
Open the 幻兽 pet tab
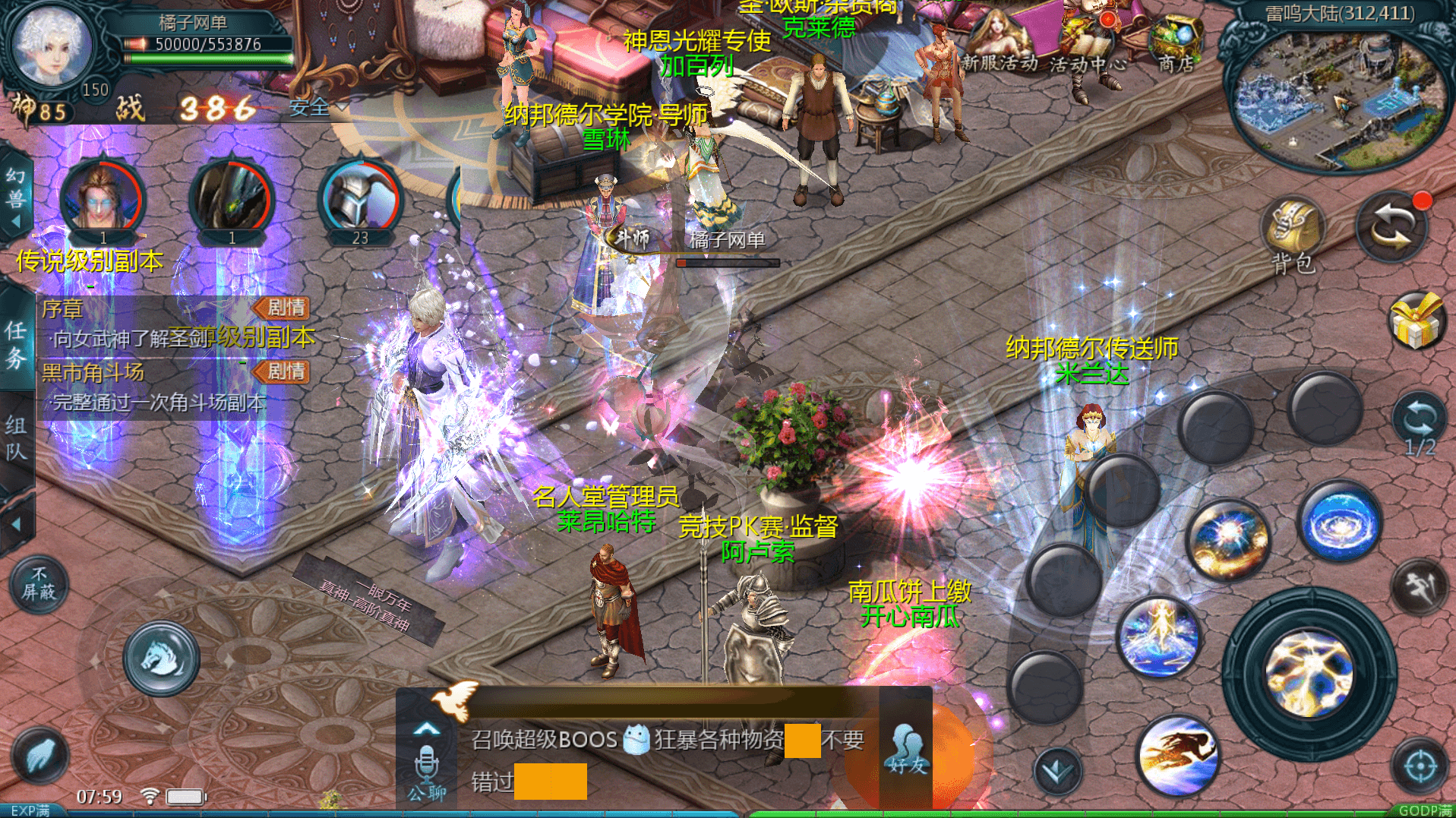click(x=16, y=197)
